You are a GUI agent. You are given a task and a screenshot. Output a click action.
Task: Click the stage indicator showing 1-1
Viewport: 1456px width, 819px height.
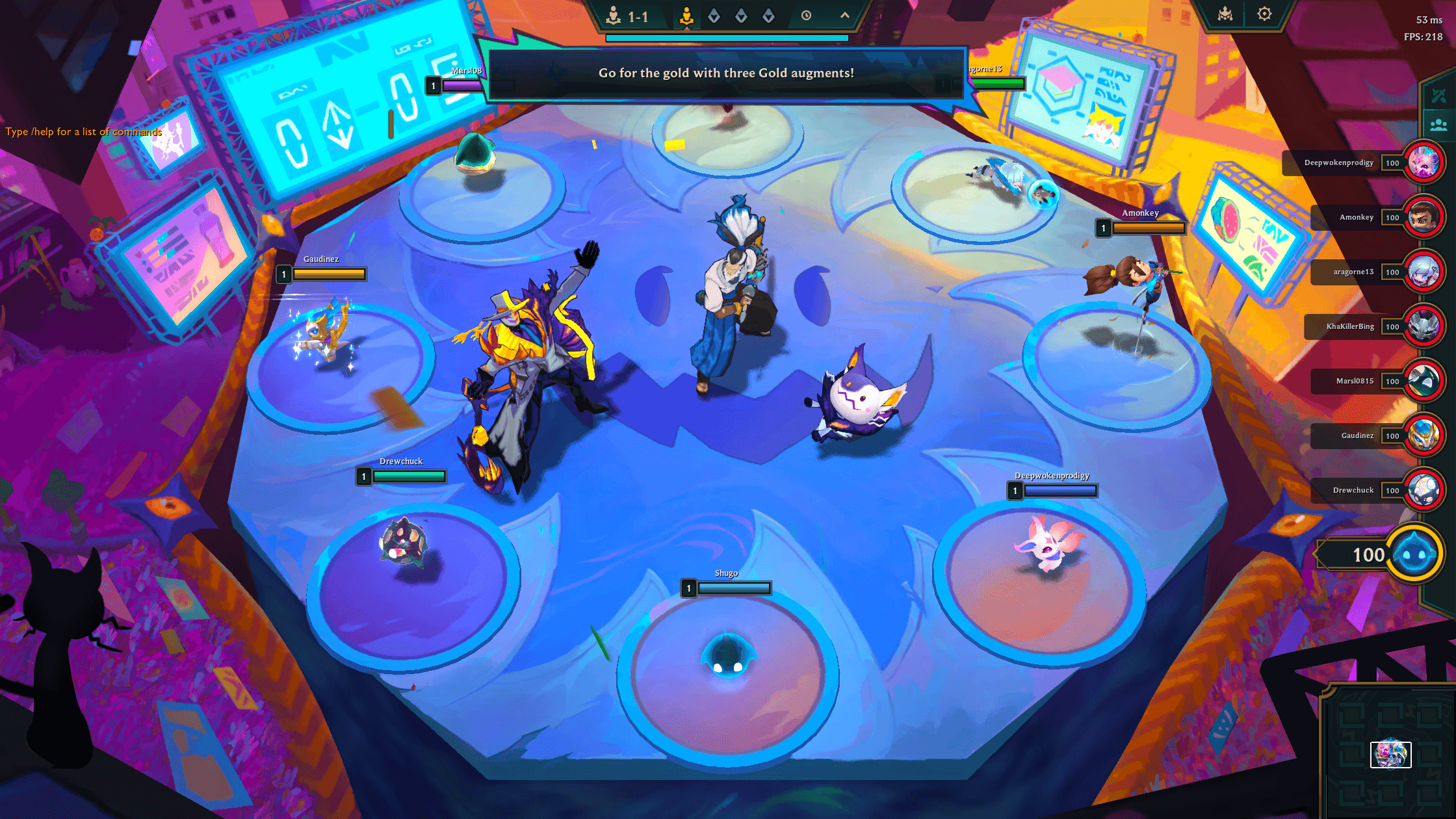click(629, 17)
